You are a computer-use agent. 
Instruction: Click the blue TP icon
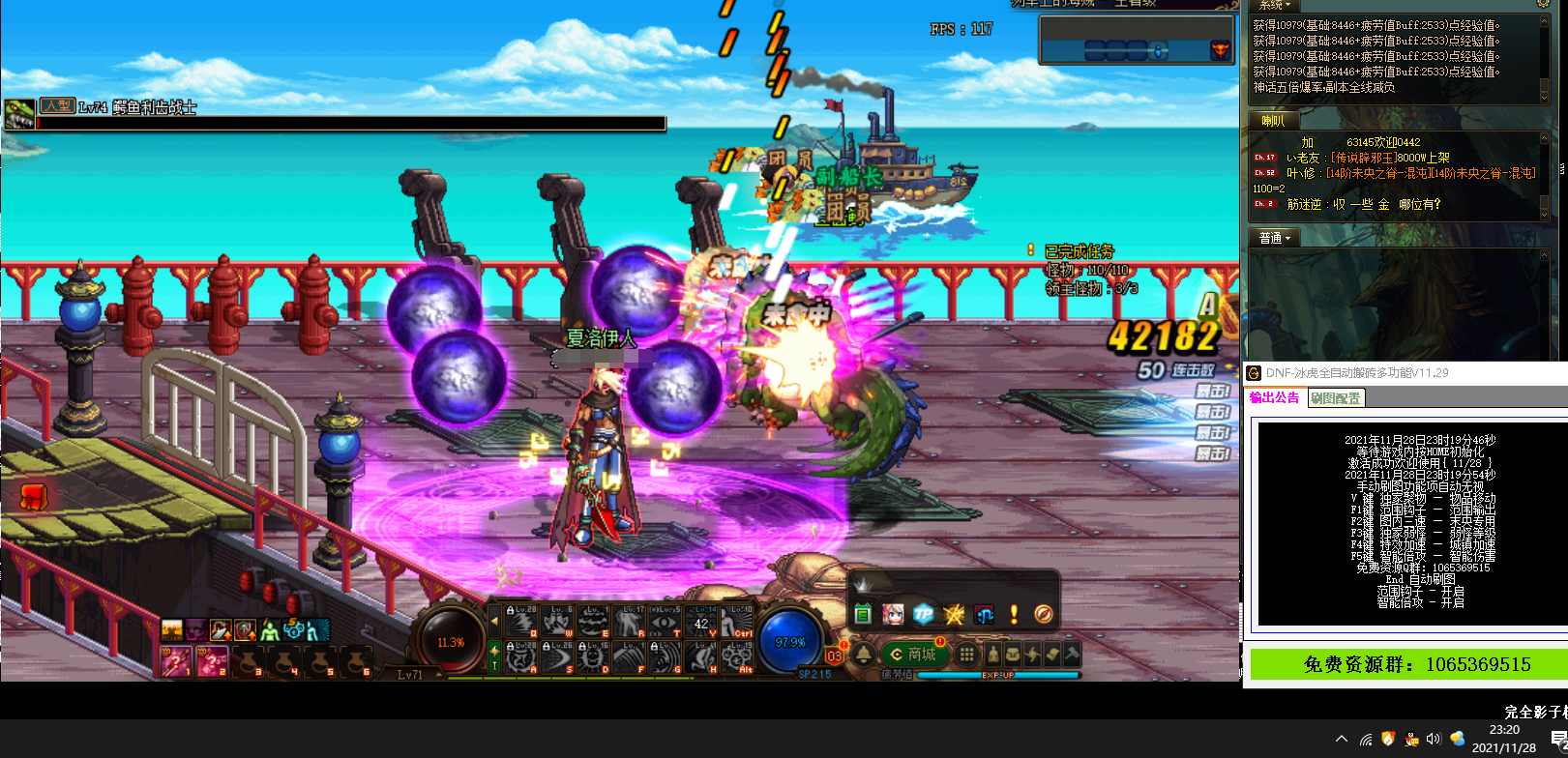(x=924, y=614)
